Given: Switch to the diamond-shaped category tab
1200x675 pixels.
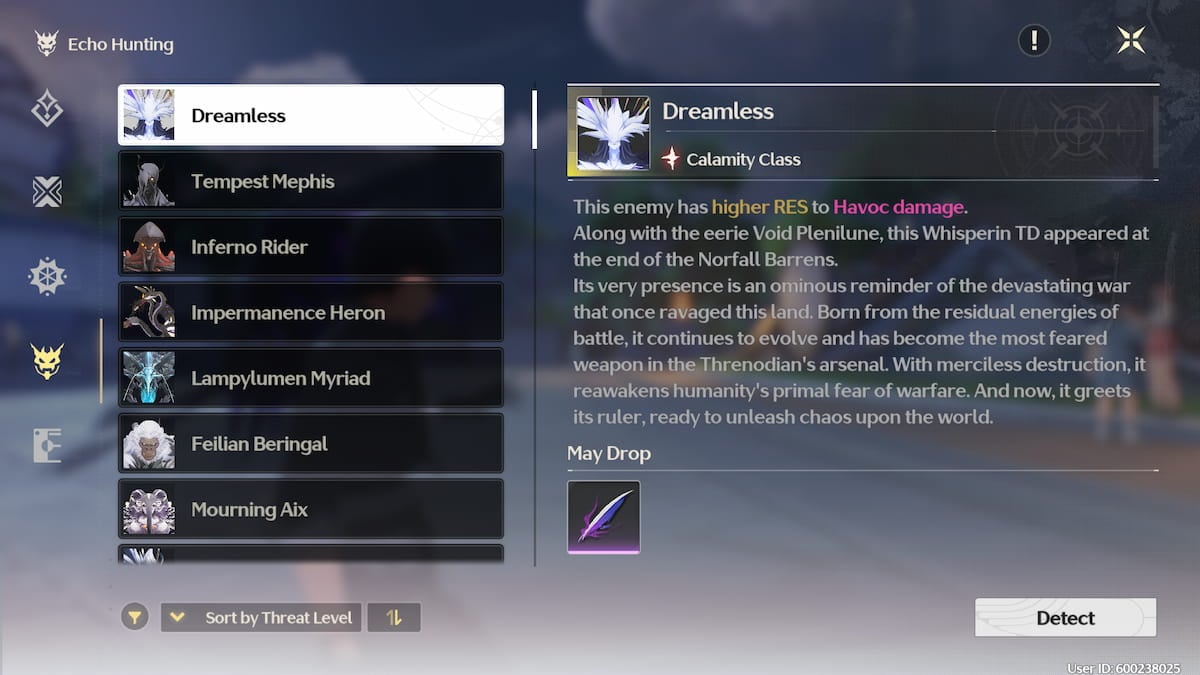Looking at the screenshot, I should 47,108.
